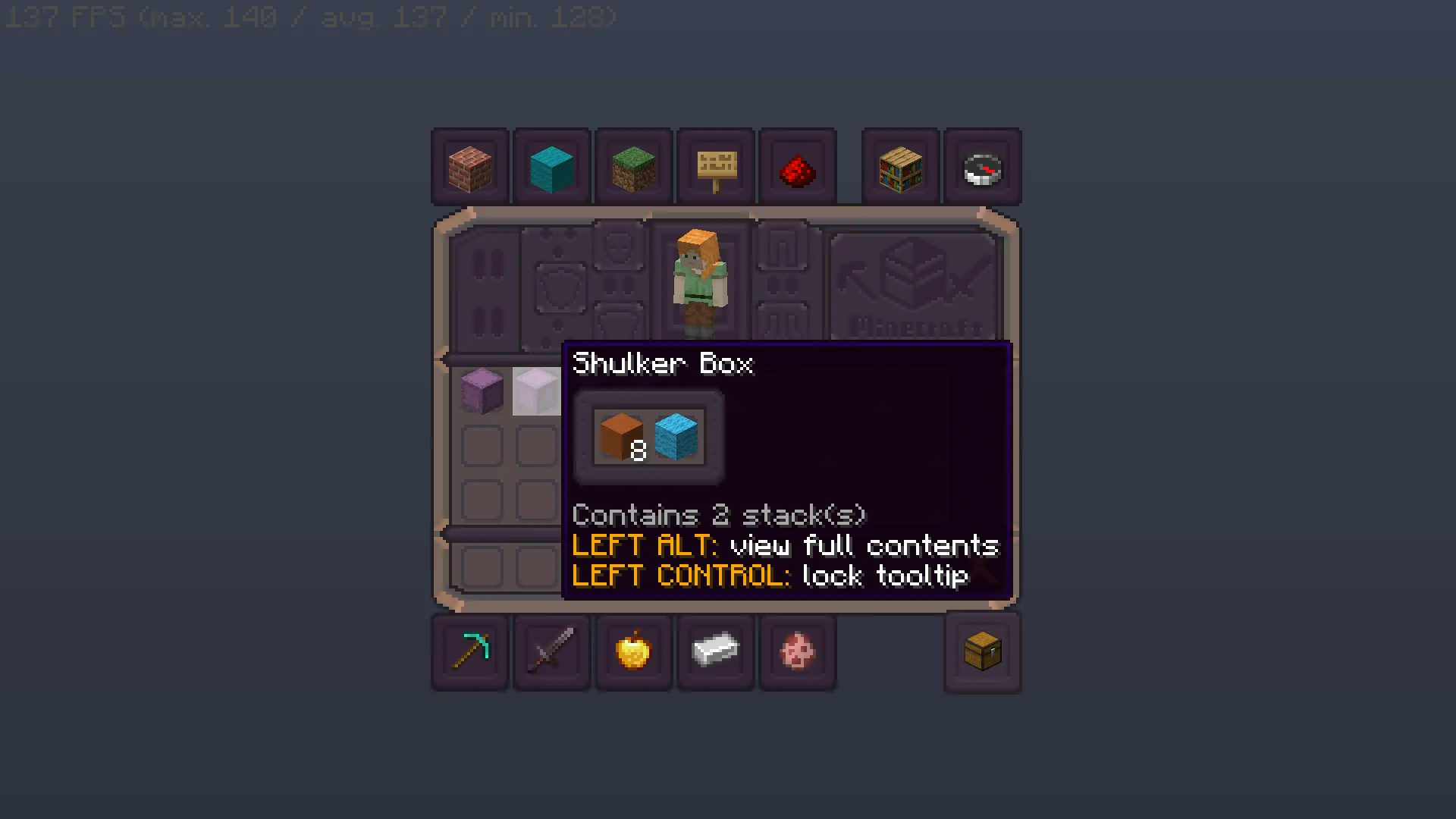The height and width of the screenshot is (819, 1456).
Task: Pick up the pink spawn egg item
Action: [x=798, y=651]
